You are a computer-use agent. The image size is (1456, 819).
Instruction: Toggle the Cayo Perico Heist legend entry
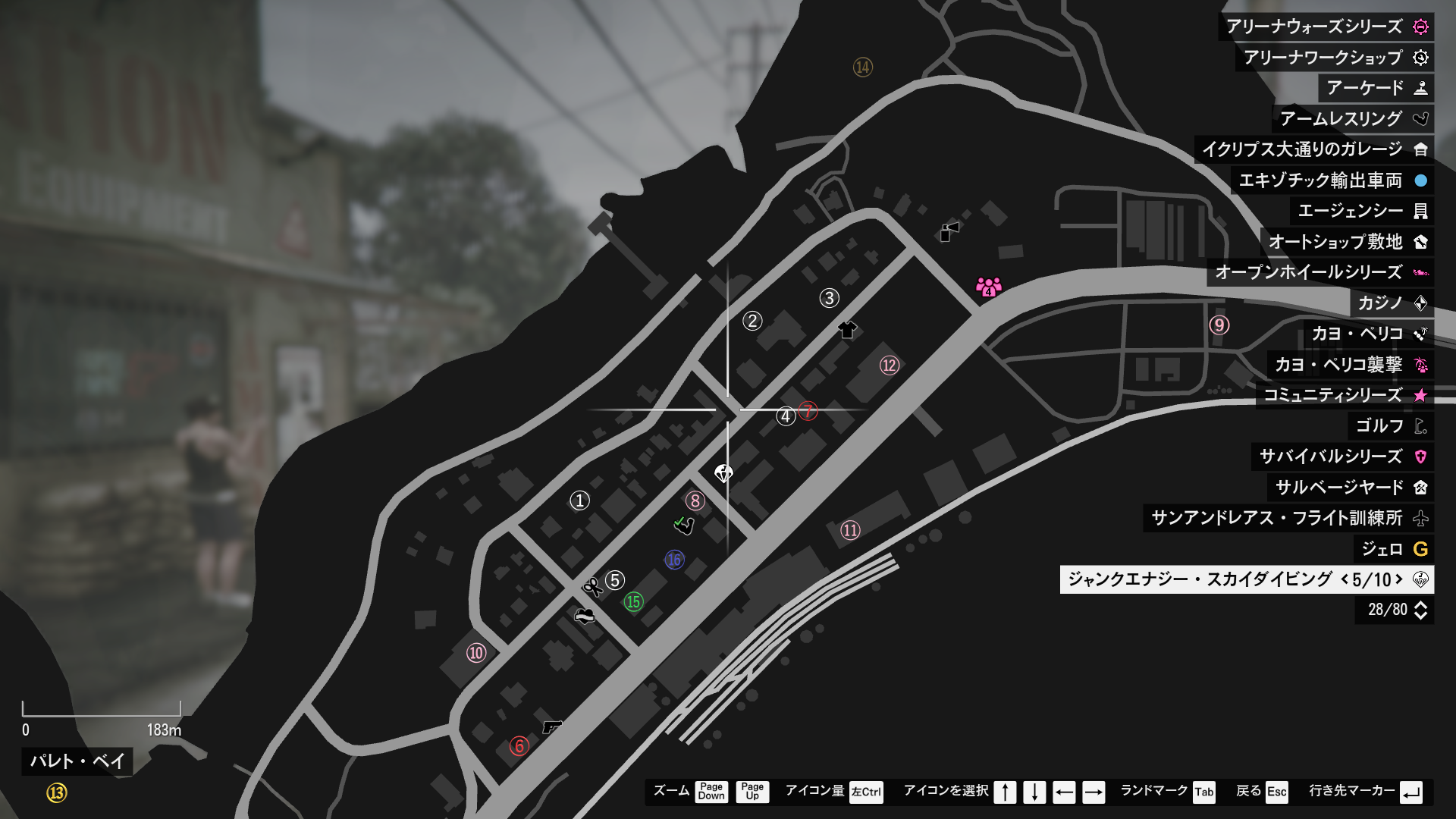click(x=1422, y=364)
